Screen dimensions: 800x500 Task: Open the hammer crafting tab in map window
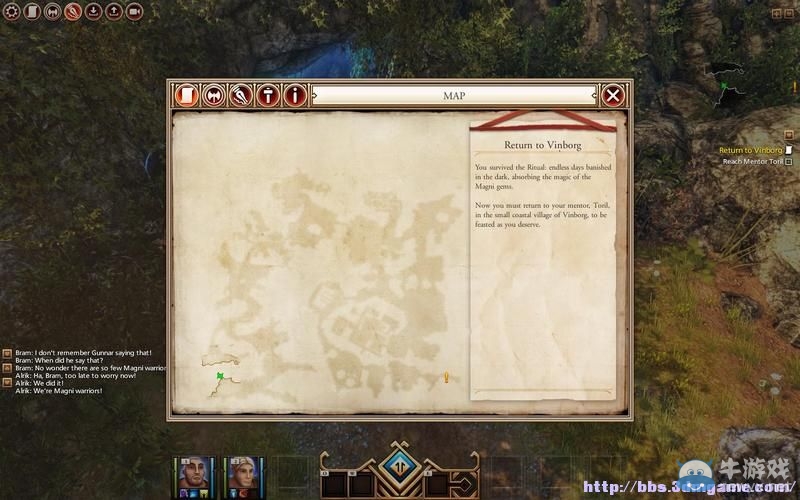tap(267, 95)
